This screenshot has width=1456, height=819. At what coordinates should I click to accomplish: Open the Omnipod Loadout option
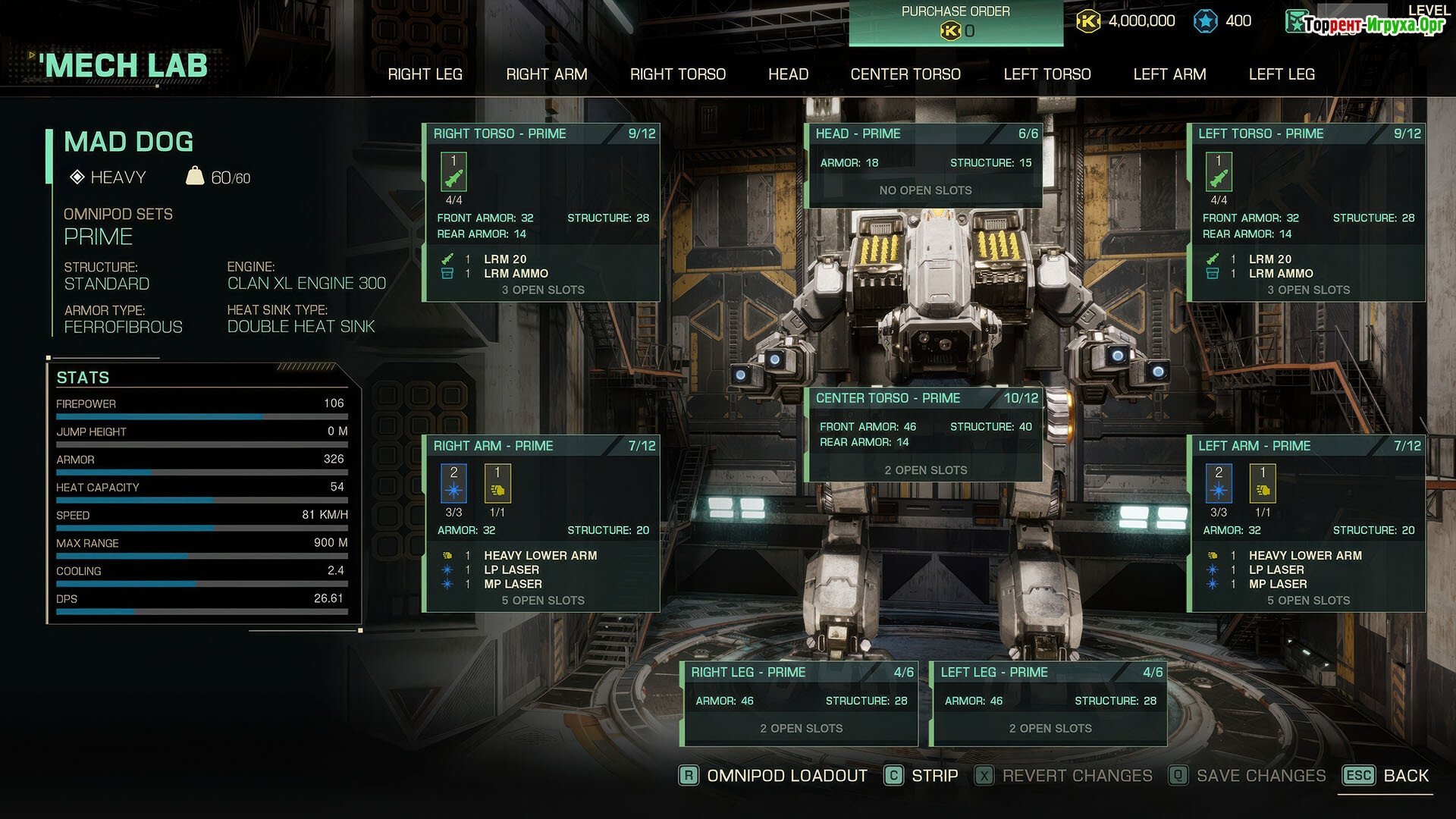click(x=786, y=776)
